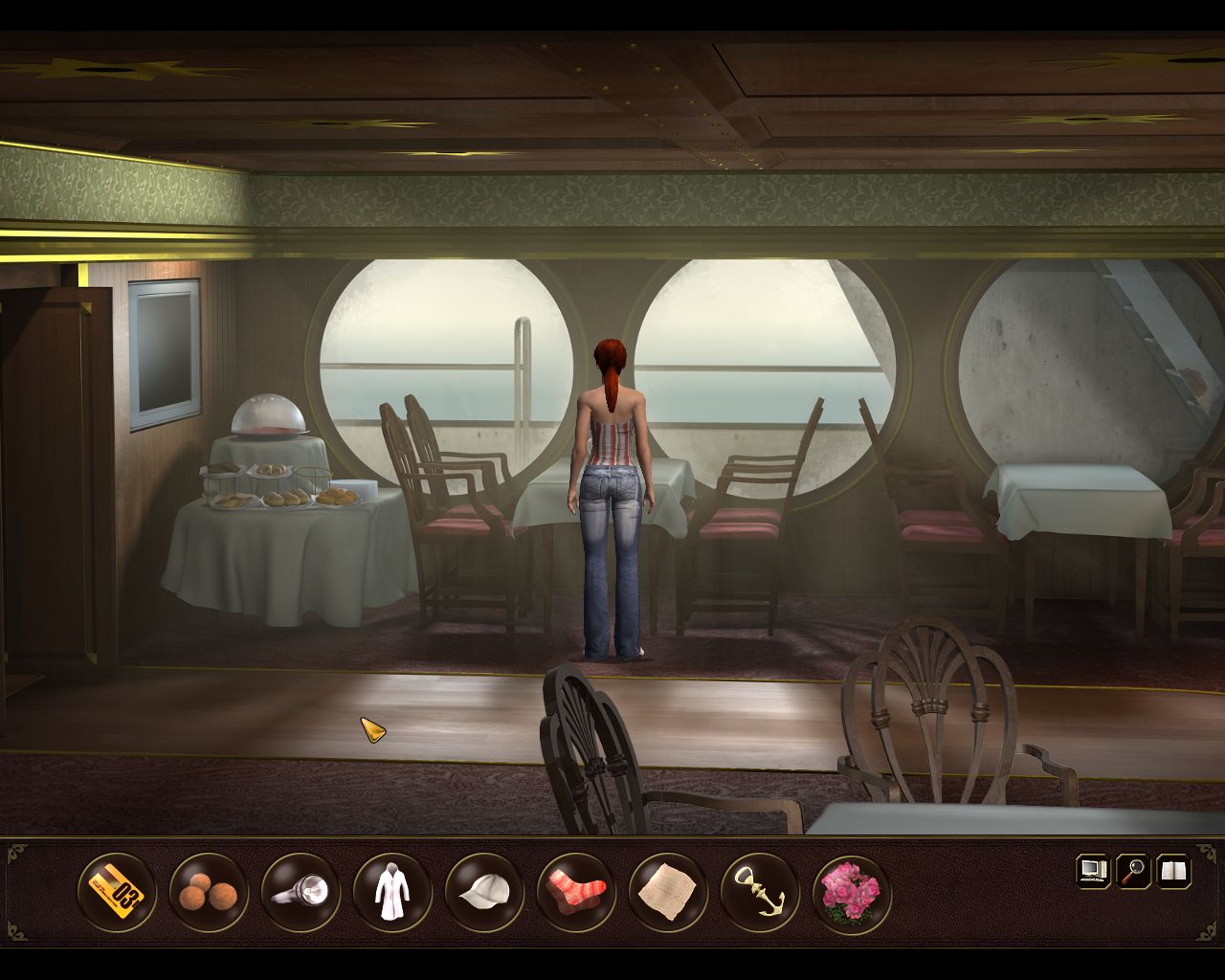Open the computer menu icon
The height and width of the screenshot is (980, 1225).
[1093, 871]
